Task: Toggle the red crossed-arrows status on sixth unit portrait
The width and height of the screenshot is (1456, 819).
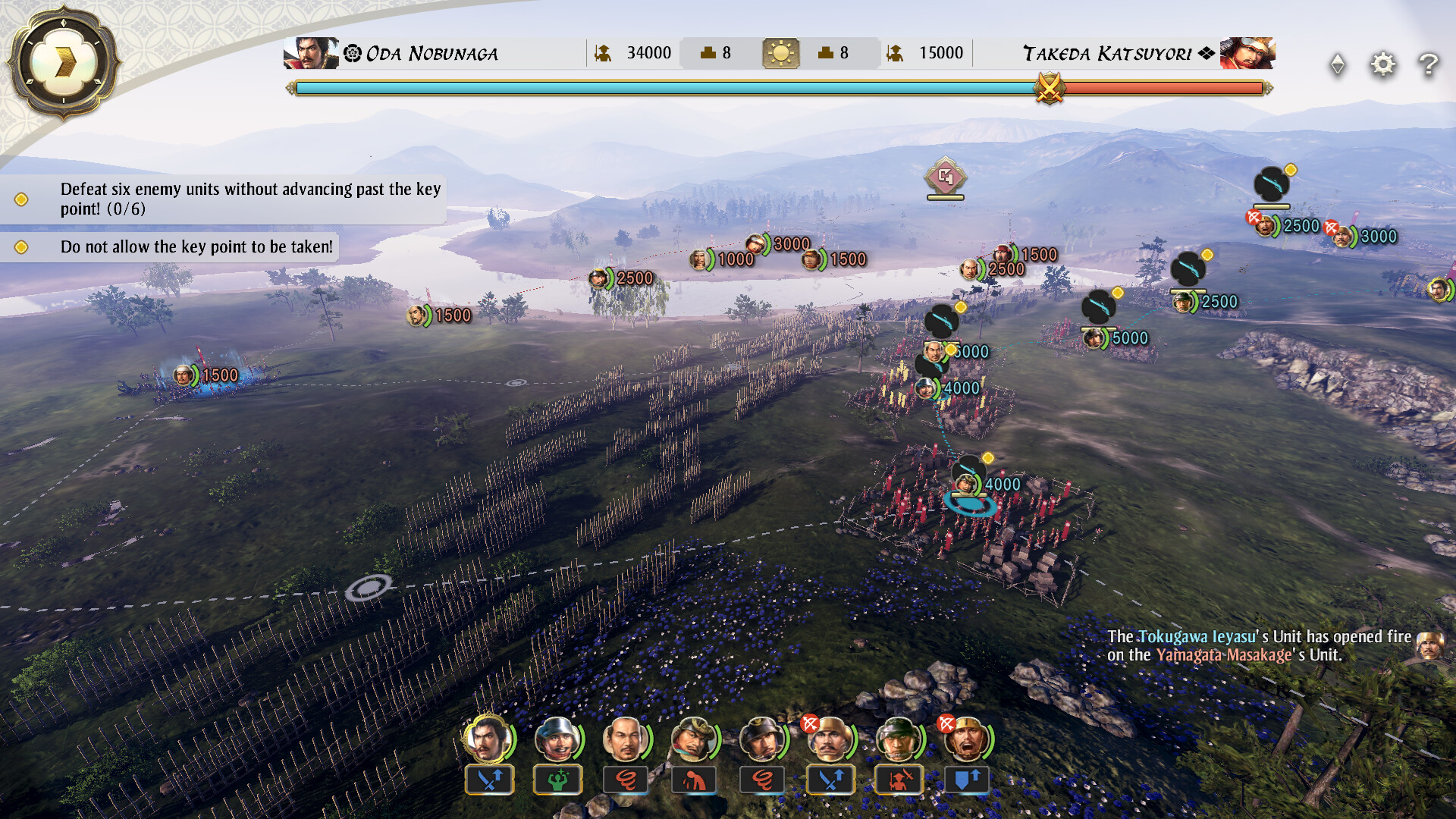Action: [x=808, y=723]
